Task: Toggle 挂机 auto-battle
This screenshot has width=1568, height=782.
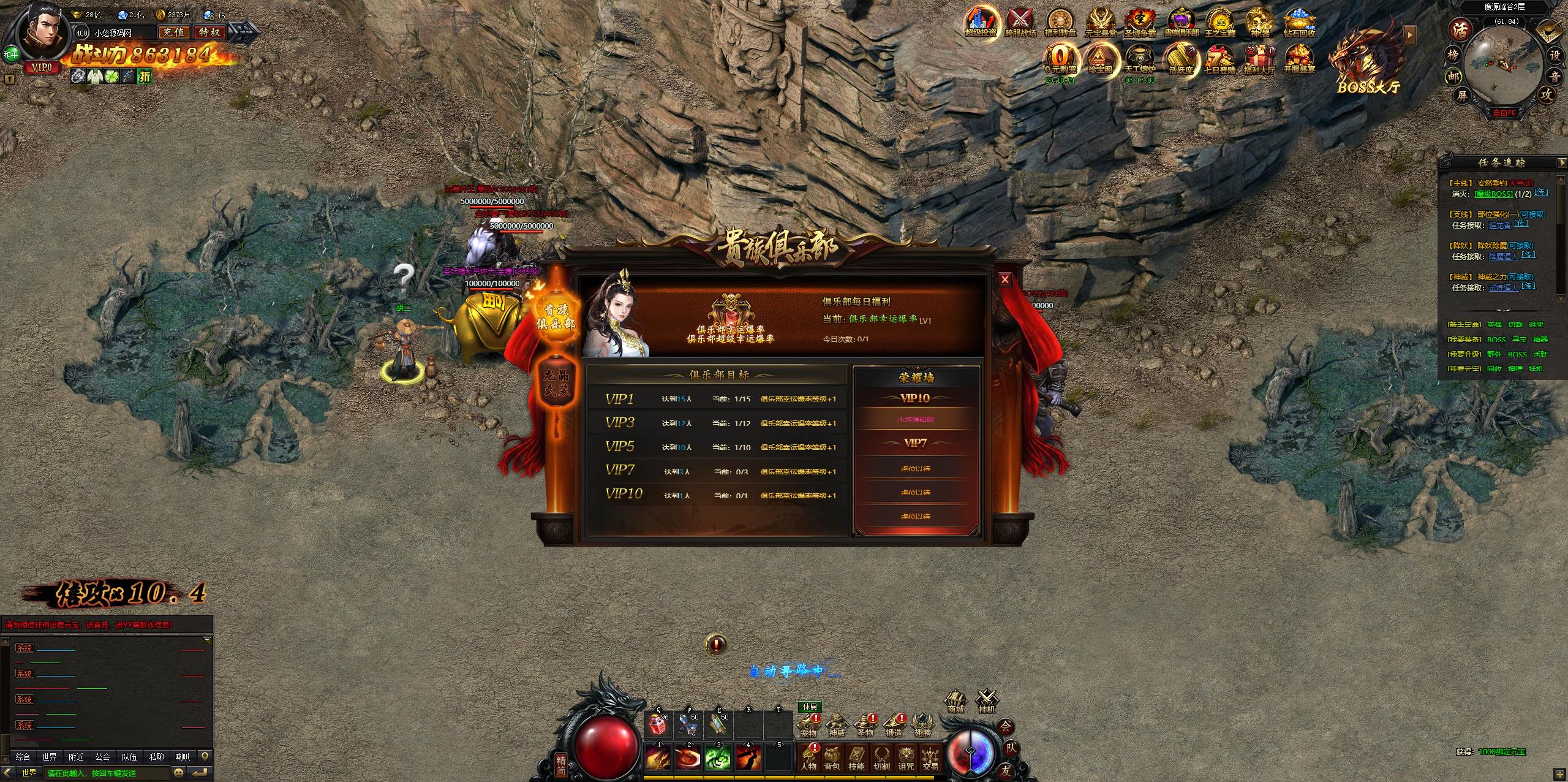Action: 986,701
